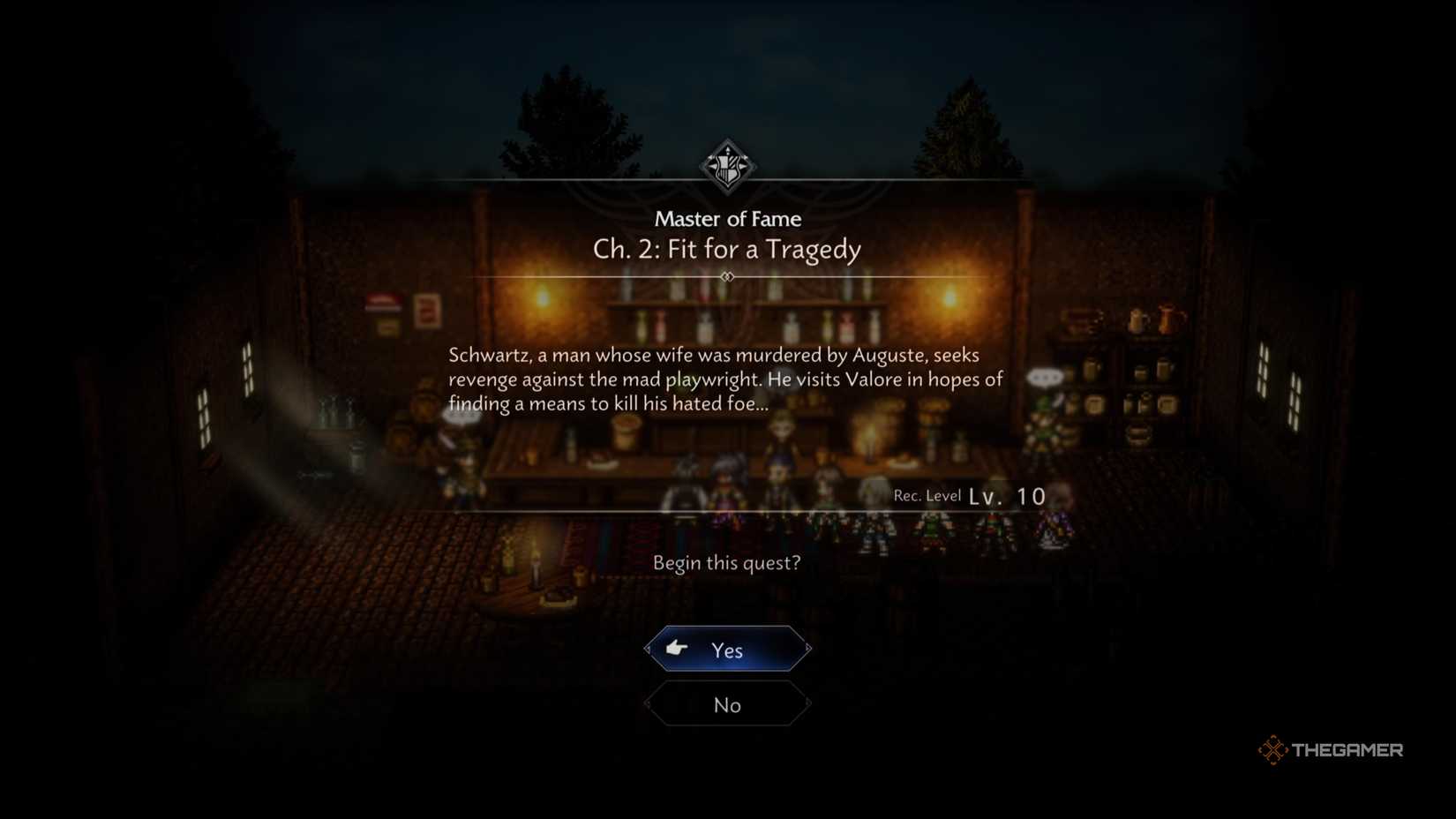Click the Begin this quest prompt text
The width and height of the screenshot is (1456, 819).
pyautogui.click(x=727, y=563)
